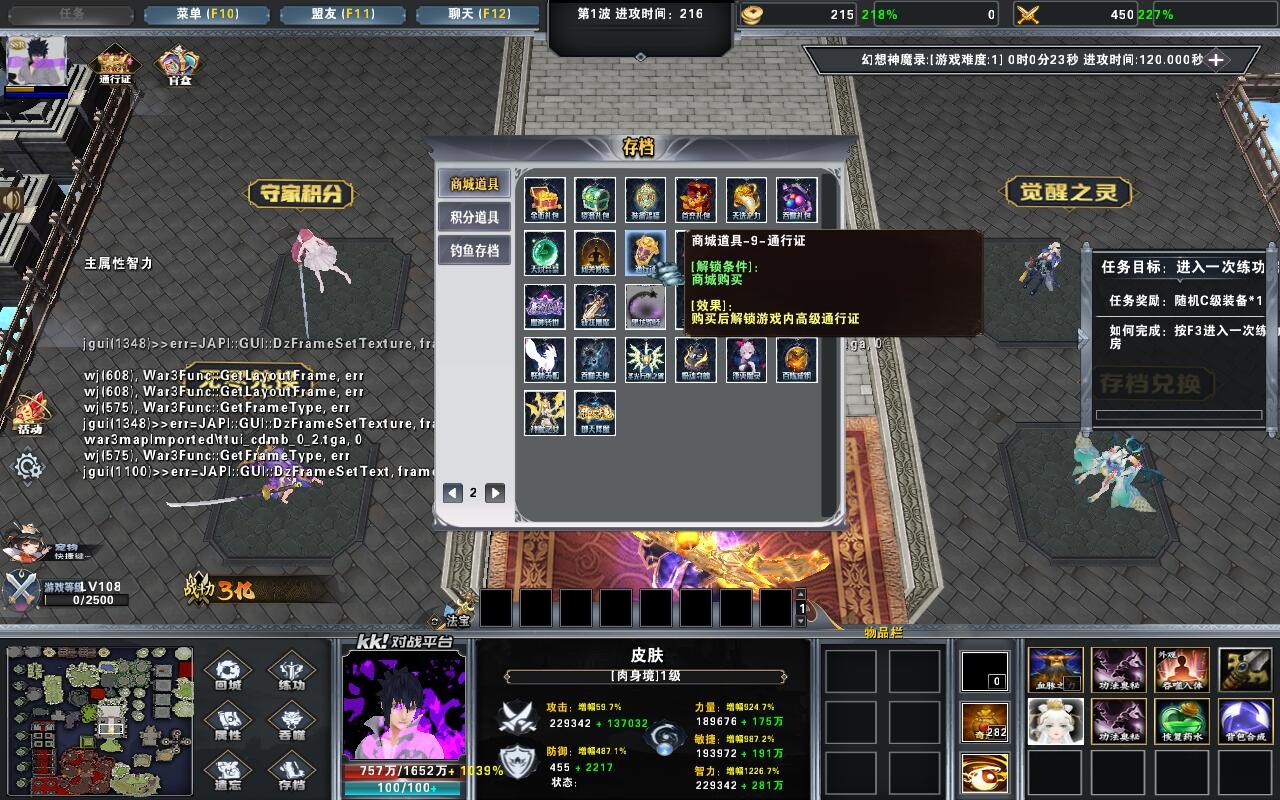Switch to the 积分道具 tab

(x=474, y=217)
